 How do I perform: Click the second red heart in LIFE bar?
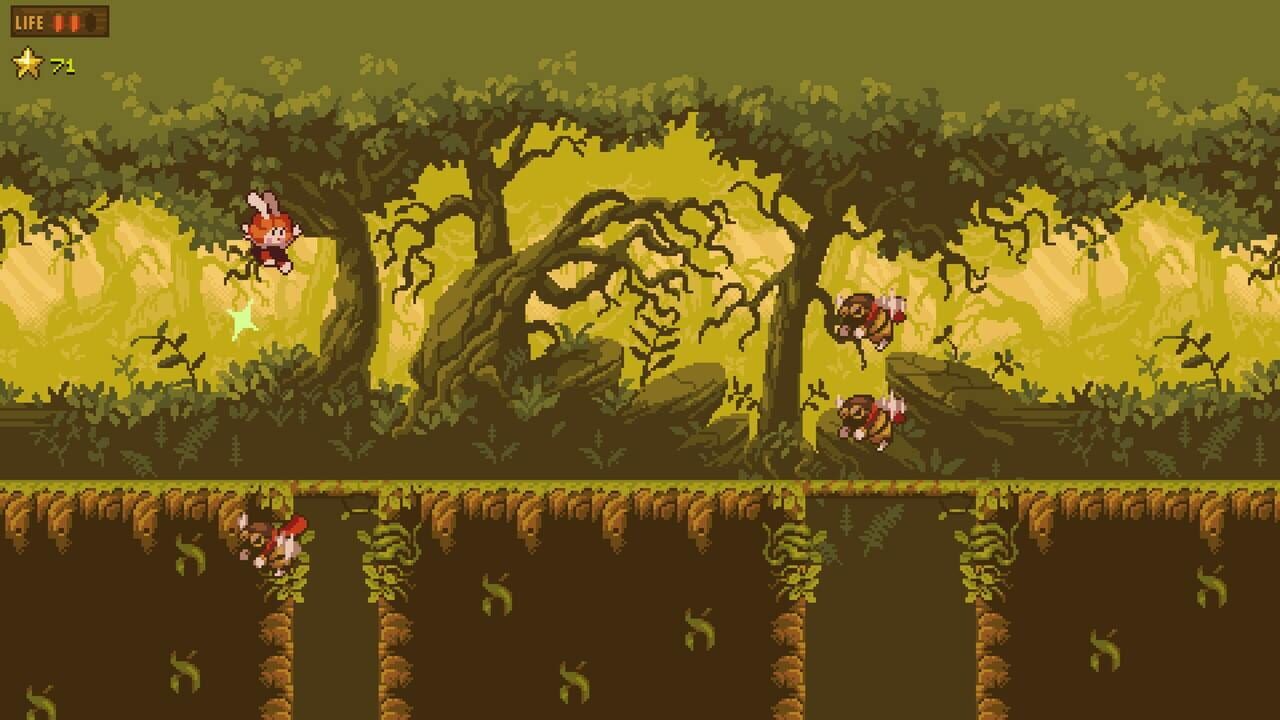pyautogui.click(x=75, y=22)
